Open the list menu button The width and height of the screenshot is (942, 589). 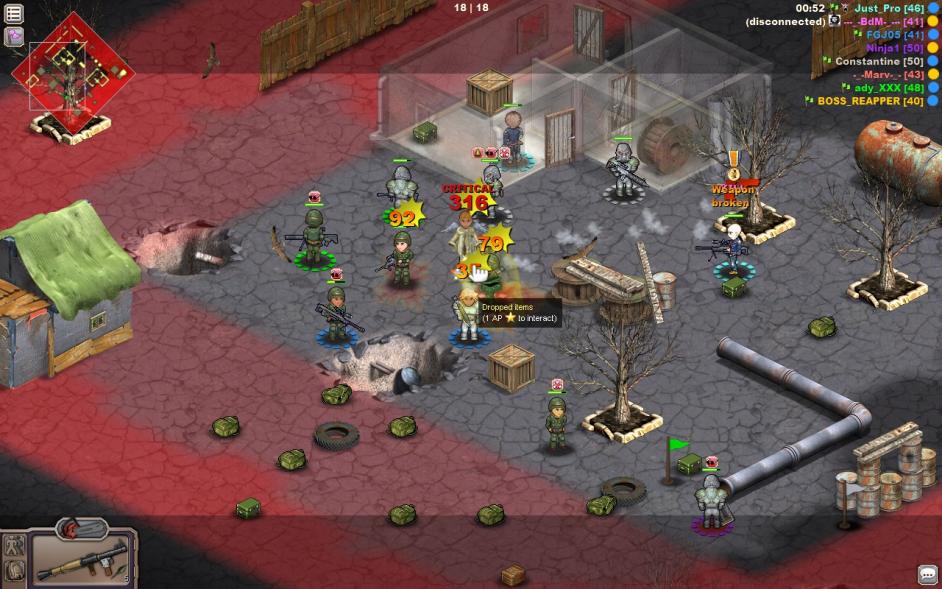point(15,14)
